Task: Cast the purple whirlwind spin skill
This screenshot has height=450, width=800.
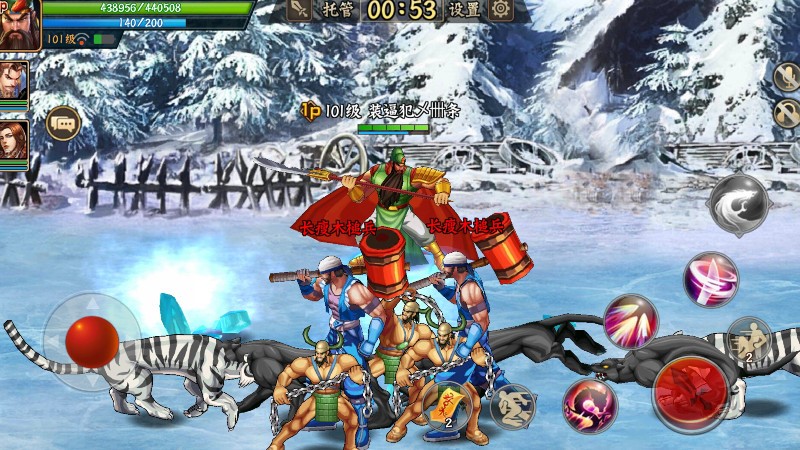Action: [711, 279]
